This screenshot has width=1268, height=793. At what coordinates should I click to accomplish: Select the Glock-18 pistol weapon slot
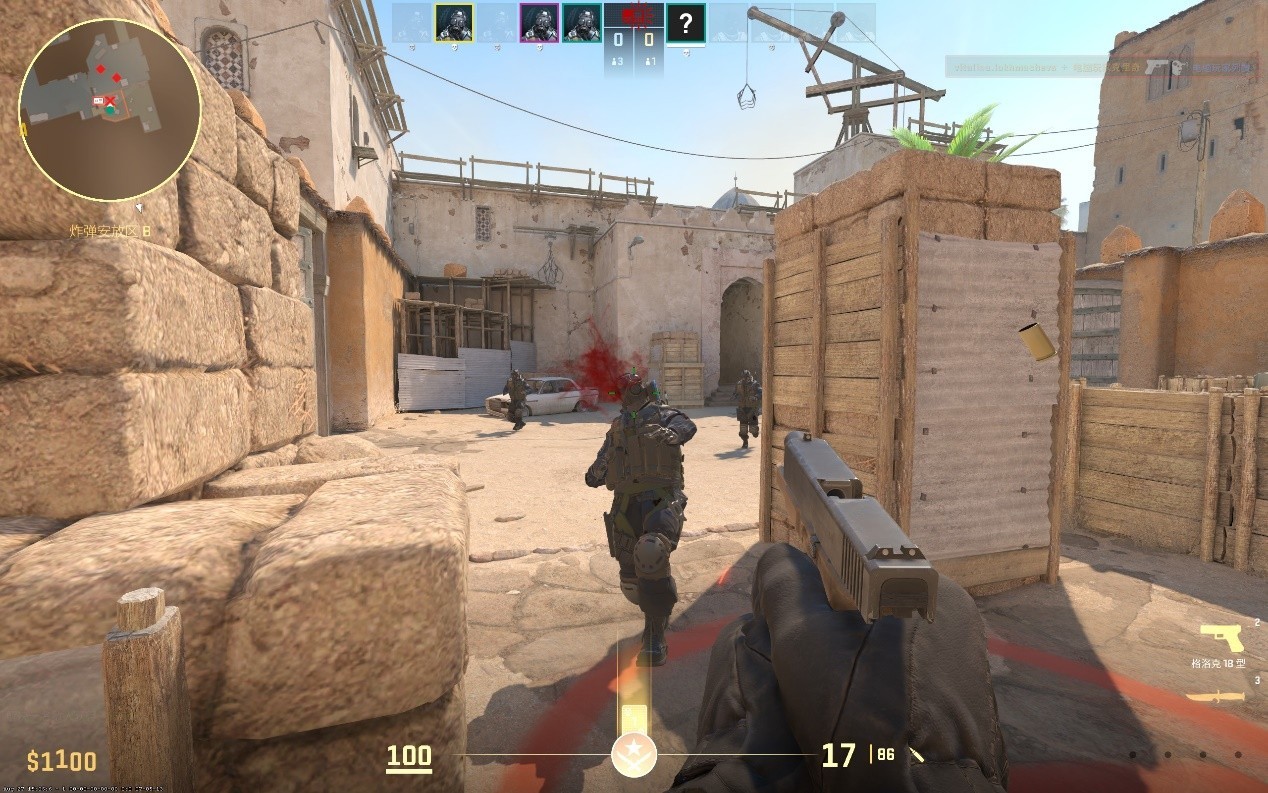point(1222,638)
